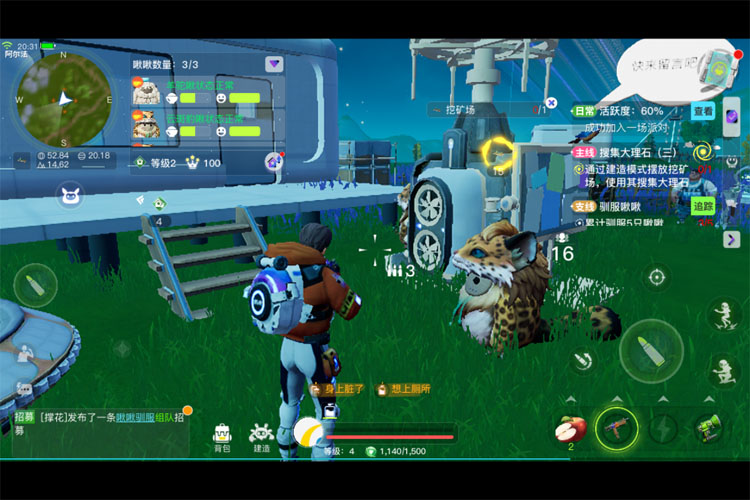Select the rifle weapon slot
This screenshot has width=750, height=500.
pyautogui.click(x=616, y=428)
